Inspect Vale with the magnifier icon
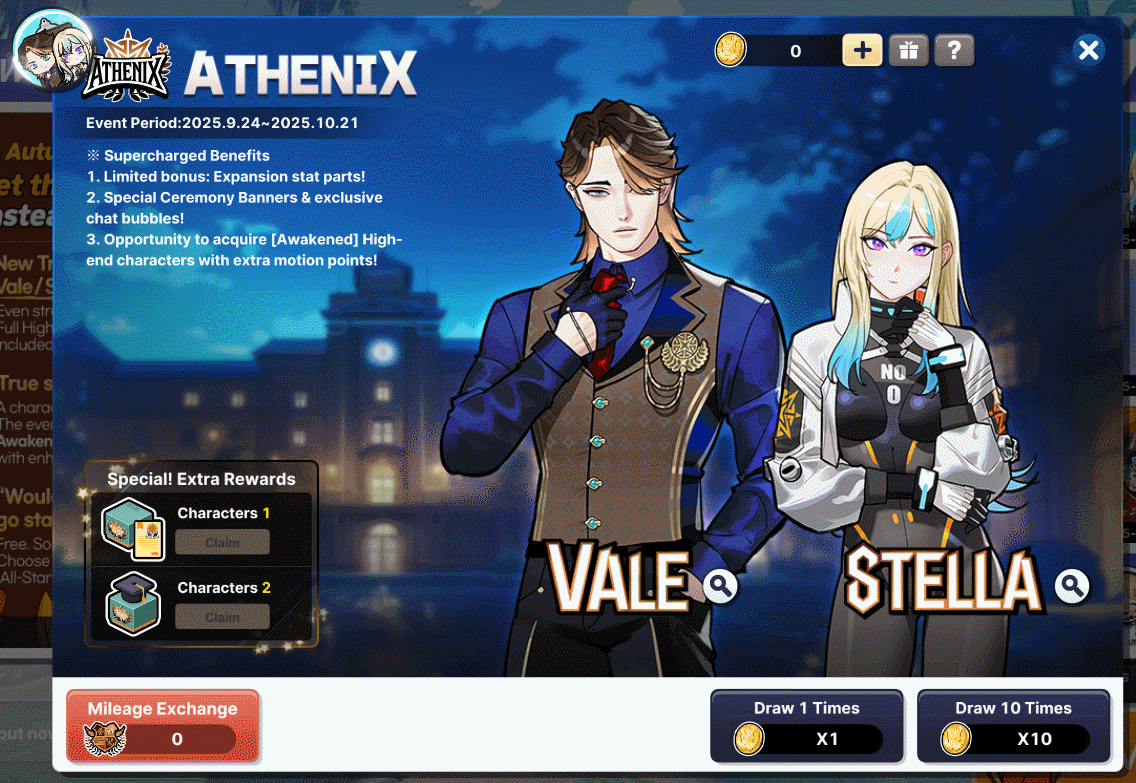Viewport: 1136px width, 783px height. pos(720,586)
